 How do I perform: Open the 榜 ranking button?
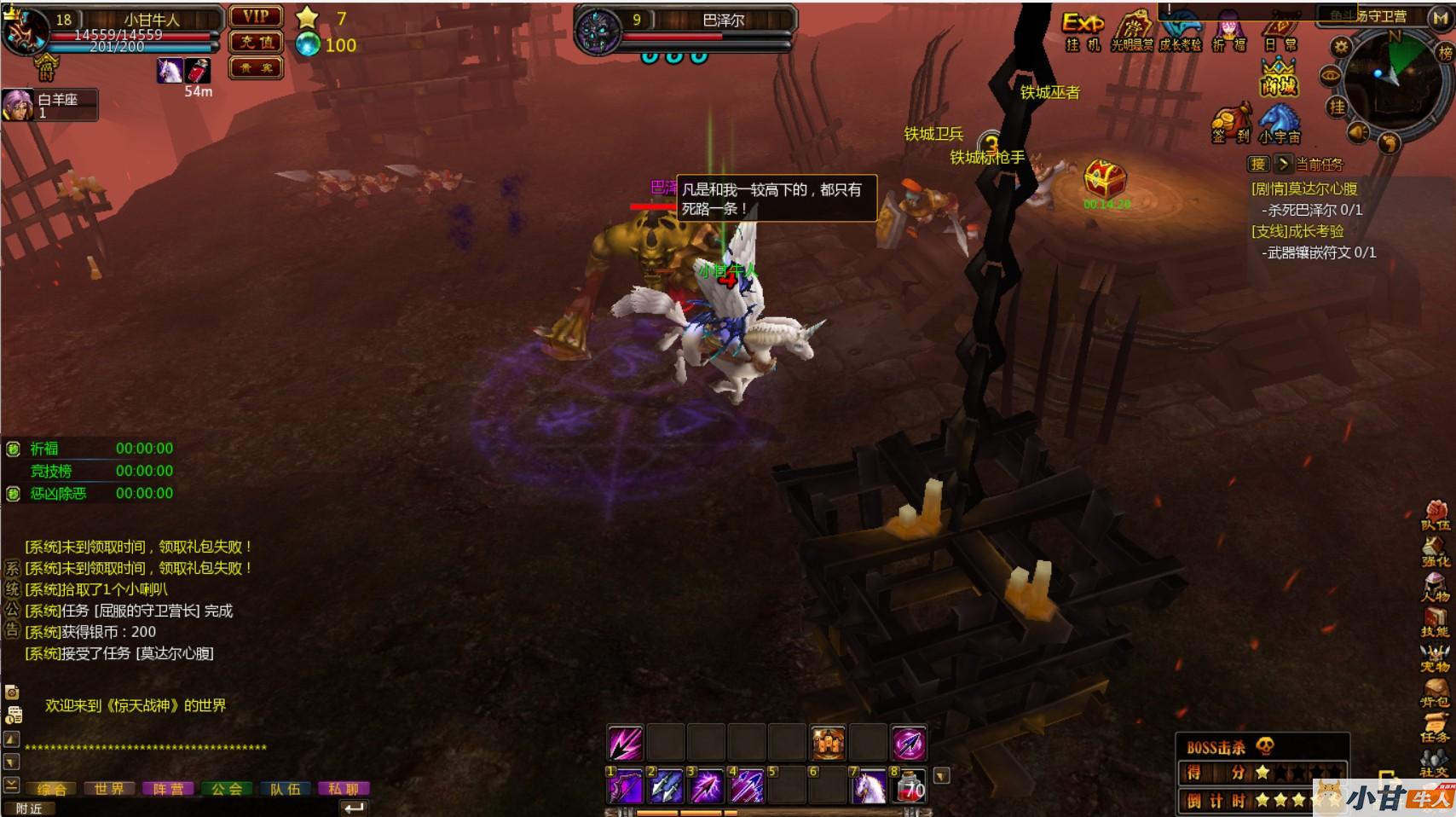[1446, 53]
